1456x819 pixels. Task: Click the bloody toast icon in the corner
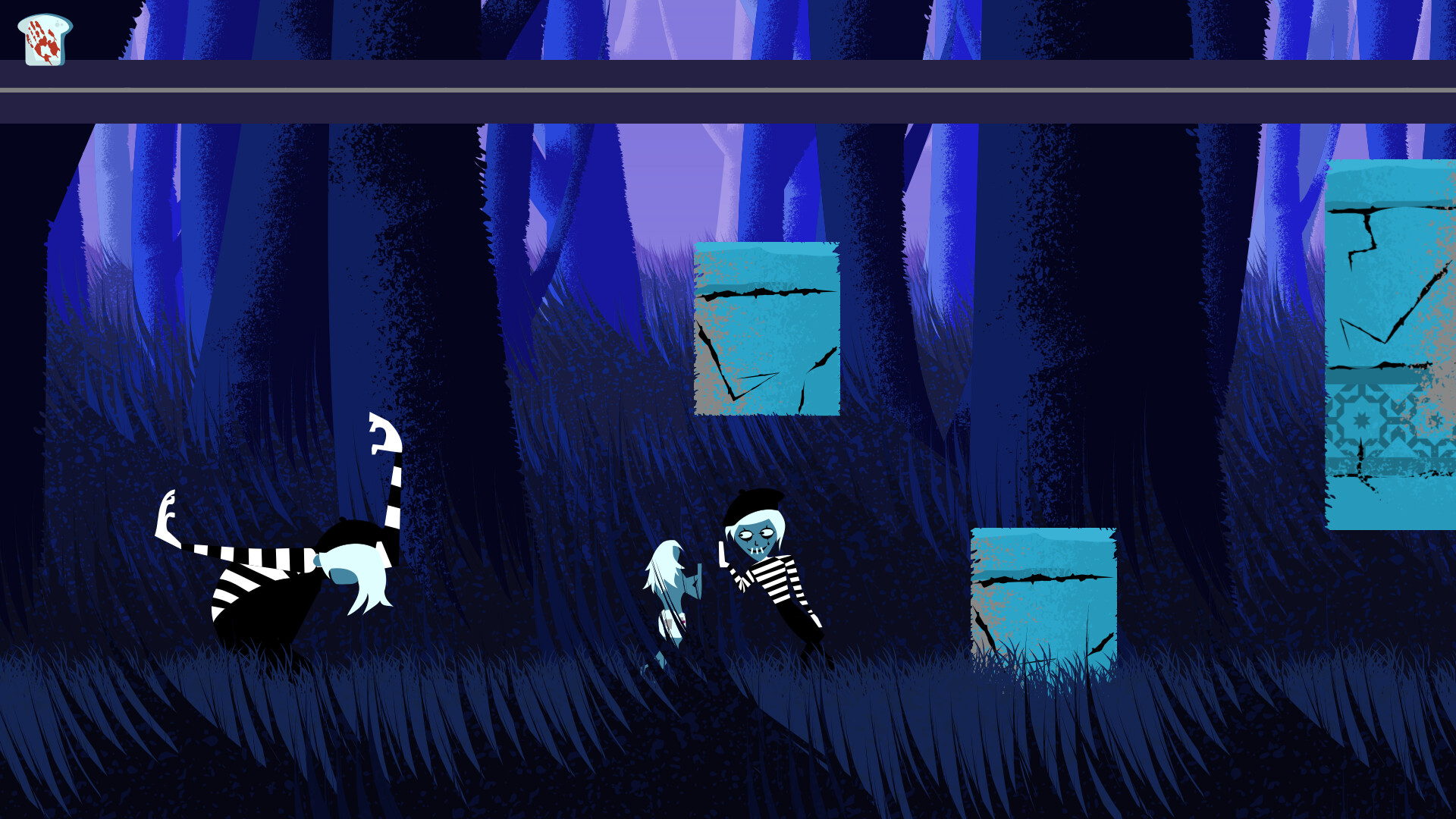[x=42, y=36]
